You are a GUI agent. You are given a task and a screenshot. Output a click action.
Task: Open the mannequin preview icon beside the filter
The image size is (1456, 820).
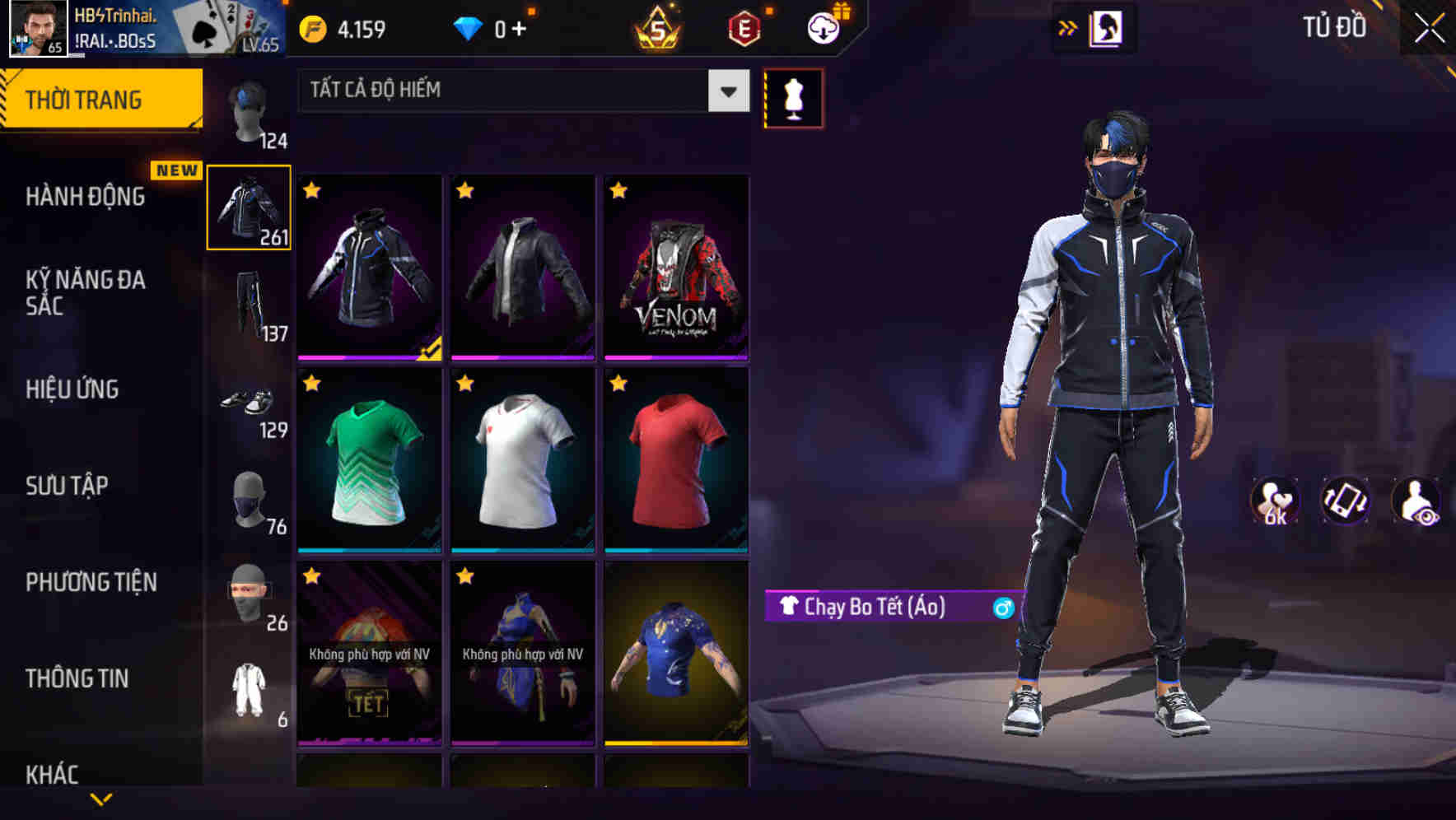pos(793,97)
